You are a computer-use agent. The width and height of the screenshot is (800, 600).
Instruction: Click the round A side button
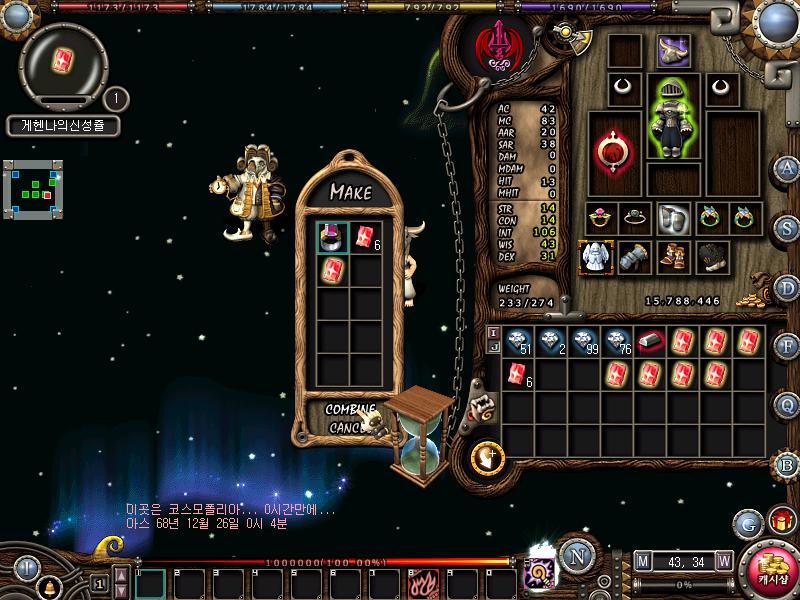point(787,167)
